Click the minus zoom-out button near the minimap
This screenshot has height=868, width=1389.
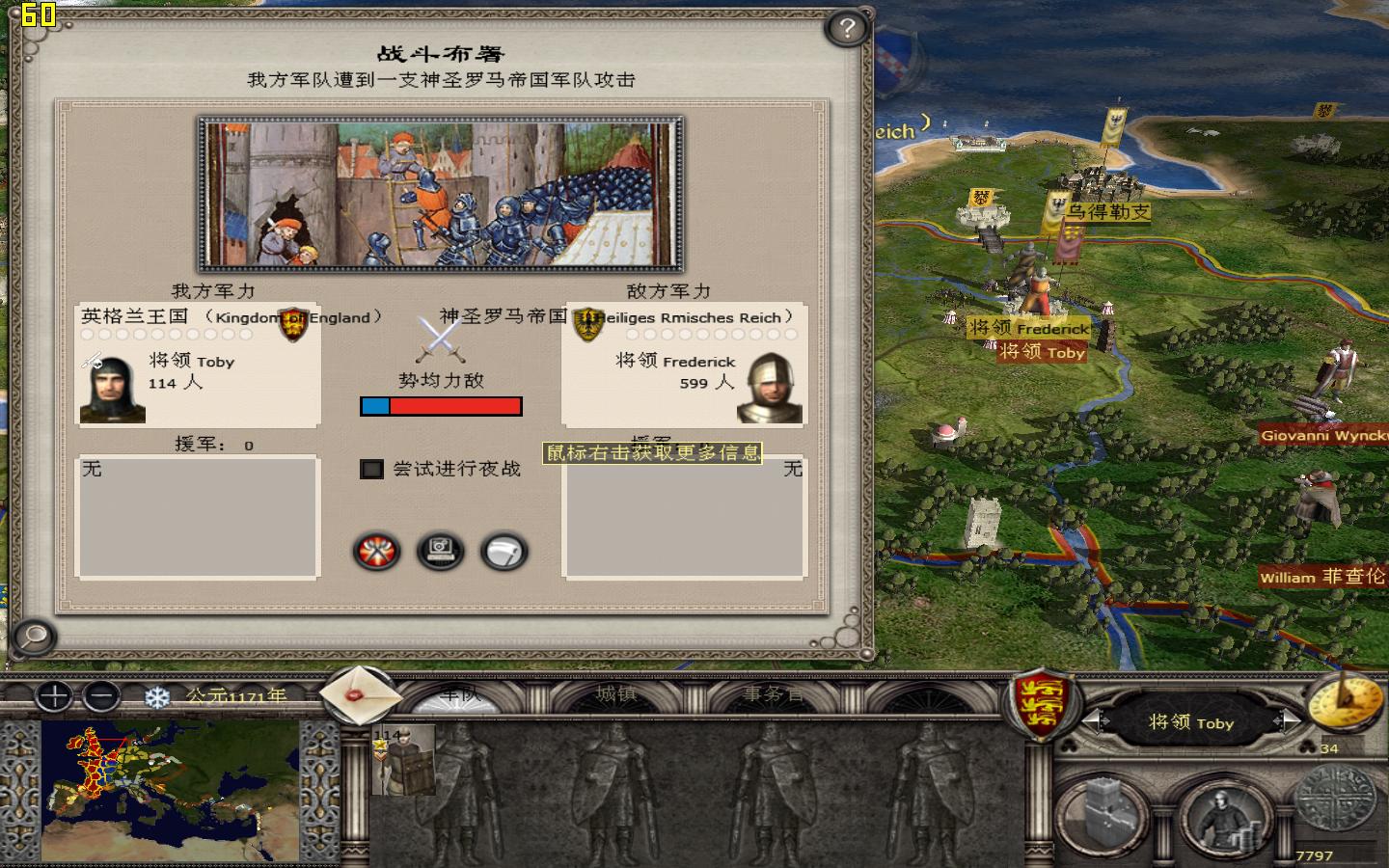101,697
